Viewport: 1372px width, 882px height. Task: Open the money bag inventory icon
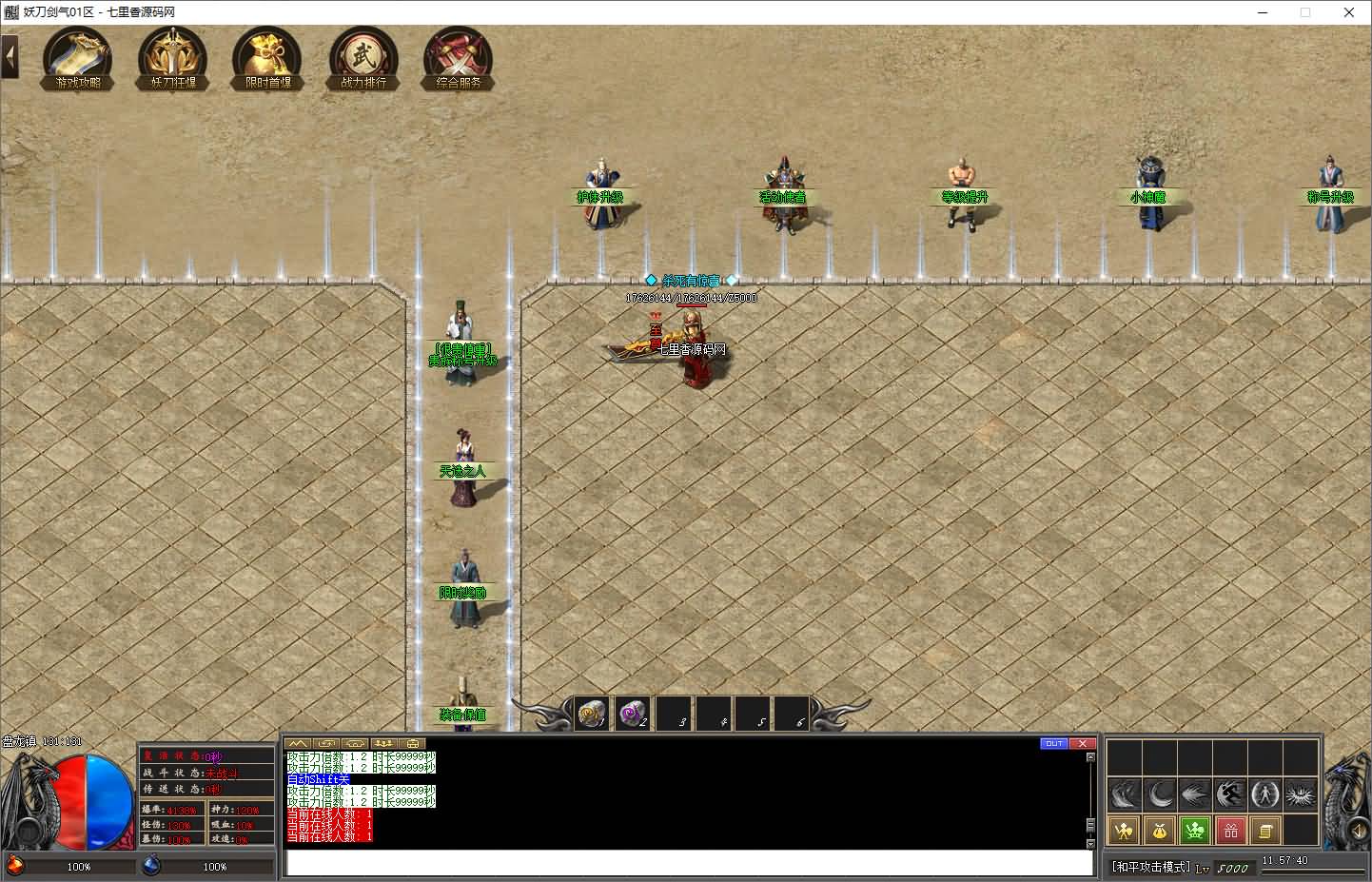coord(1159,831)
